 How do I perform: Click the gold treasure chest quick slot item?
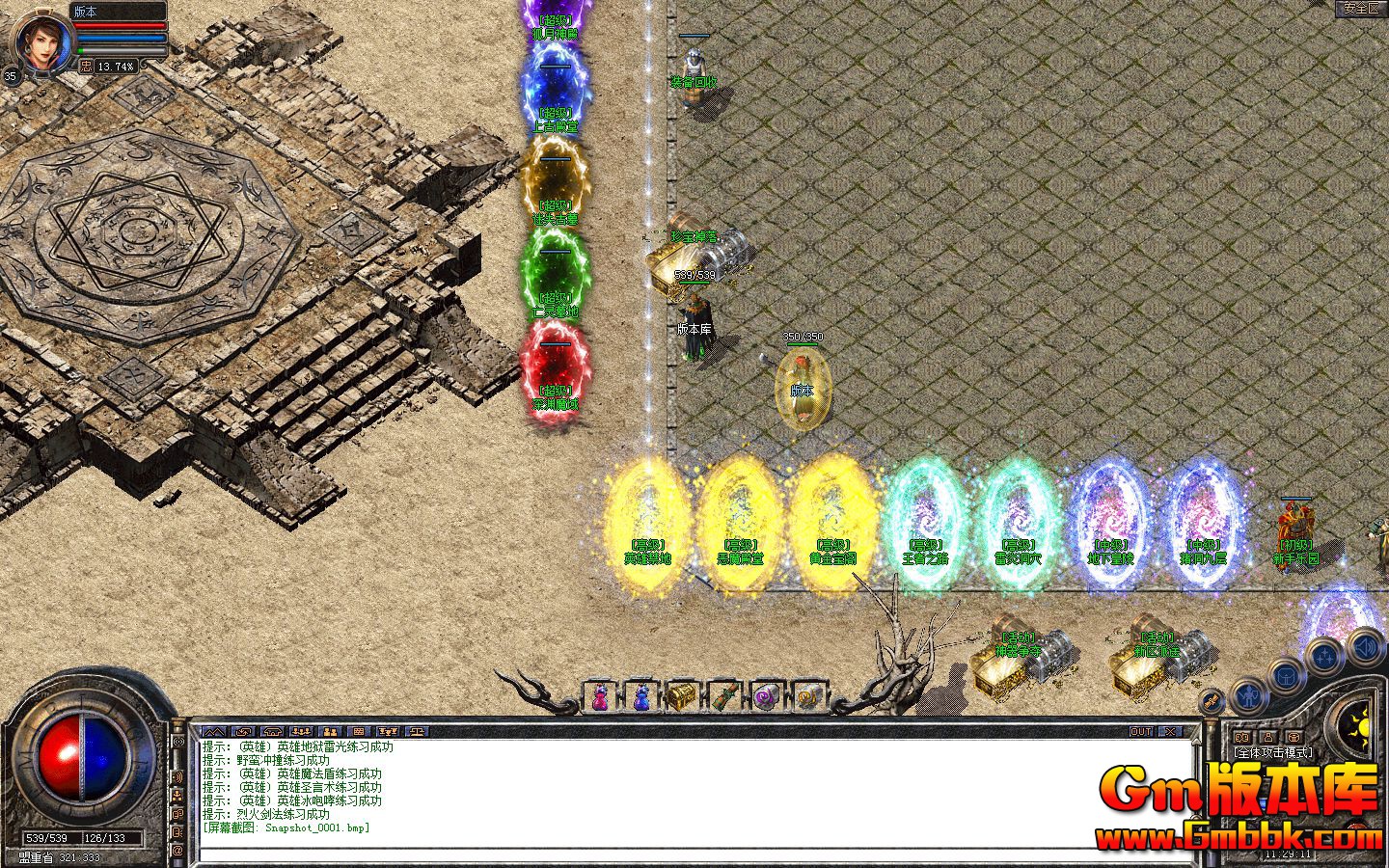pyautogui.click(x=683, y=696)
